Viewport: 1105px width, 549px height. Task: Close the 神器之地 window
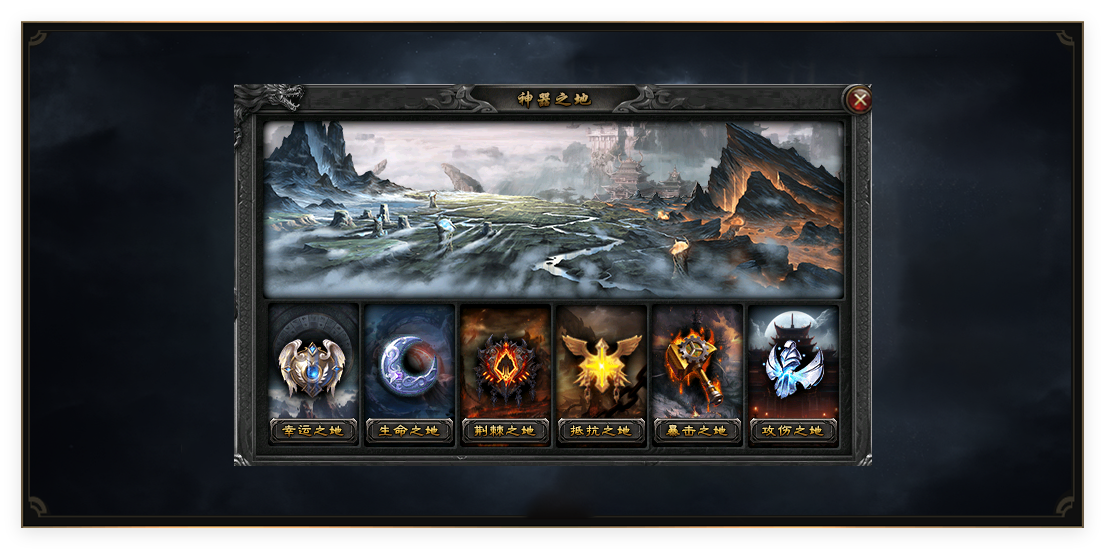pos(858,100)
